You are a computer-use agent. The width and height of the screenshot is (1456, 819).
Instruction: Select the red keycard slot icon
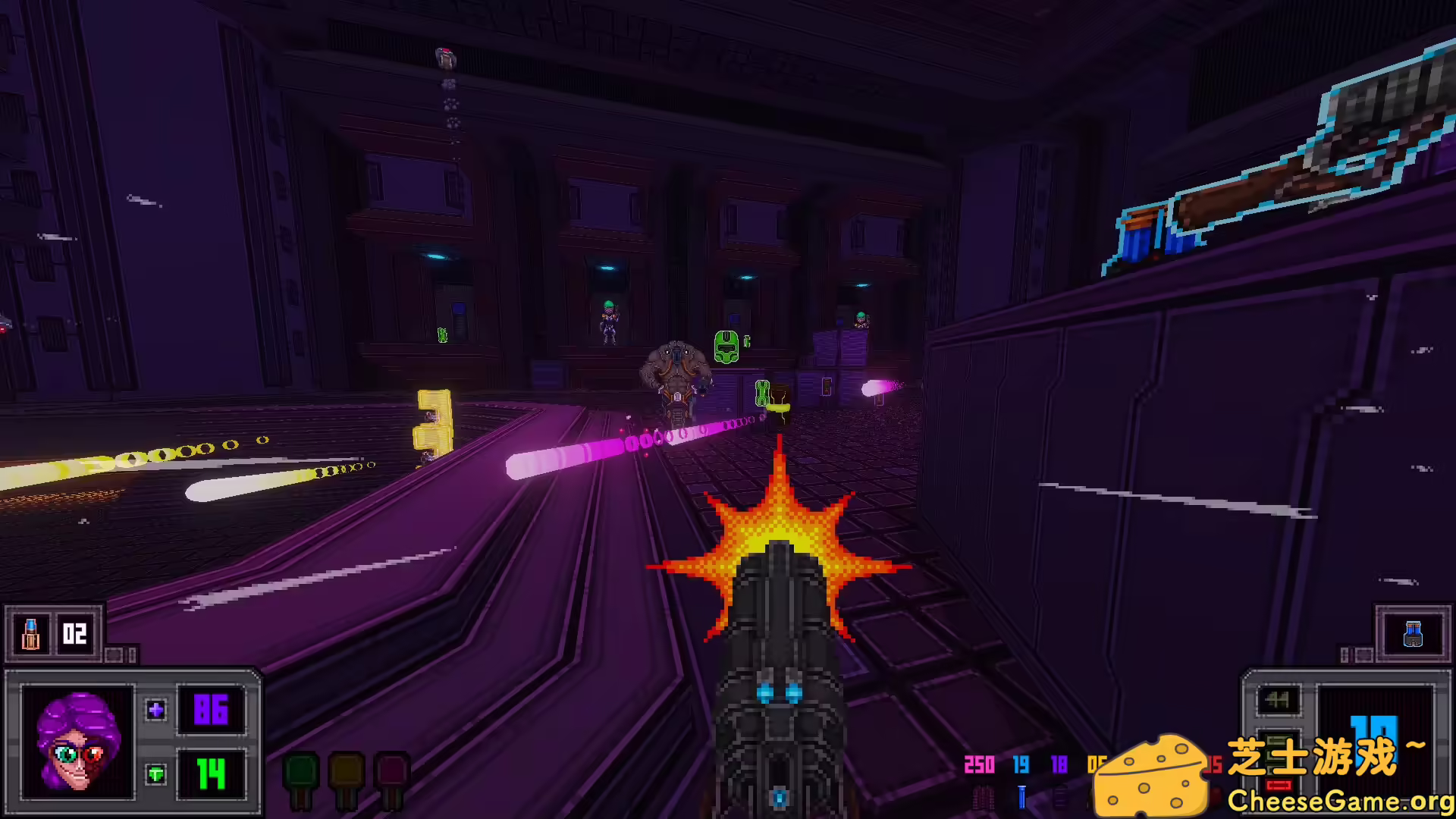[391, 770]
